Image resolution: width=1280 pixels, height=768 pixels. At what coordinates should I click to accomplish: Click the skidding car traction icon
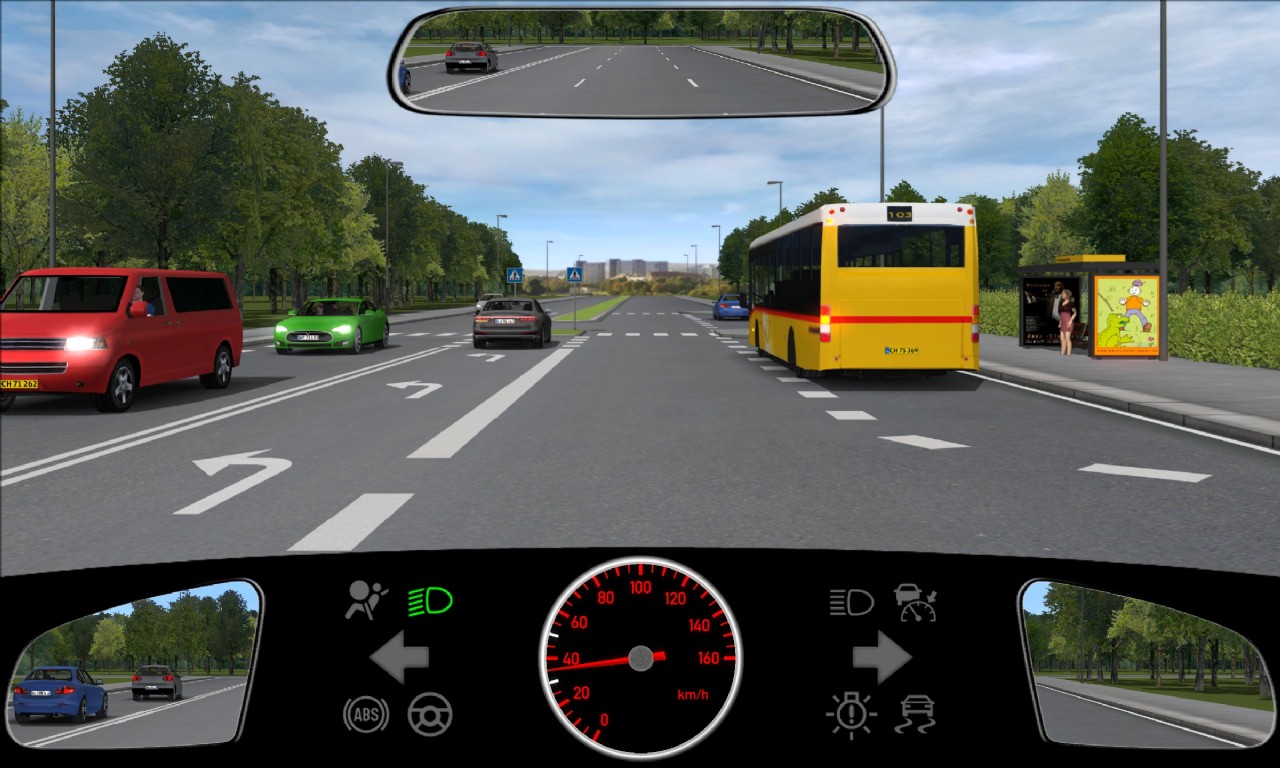[915, 714]
